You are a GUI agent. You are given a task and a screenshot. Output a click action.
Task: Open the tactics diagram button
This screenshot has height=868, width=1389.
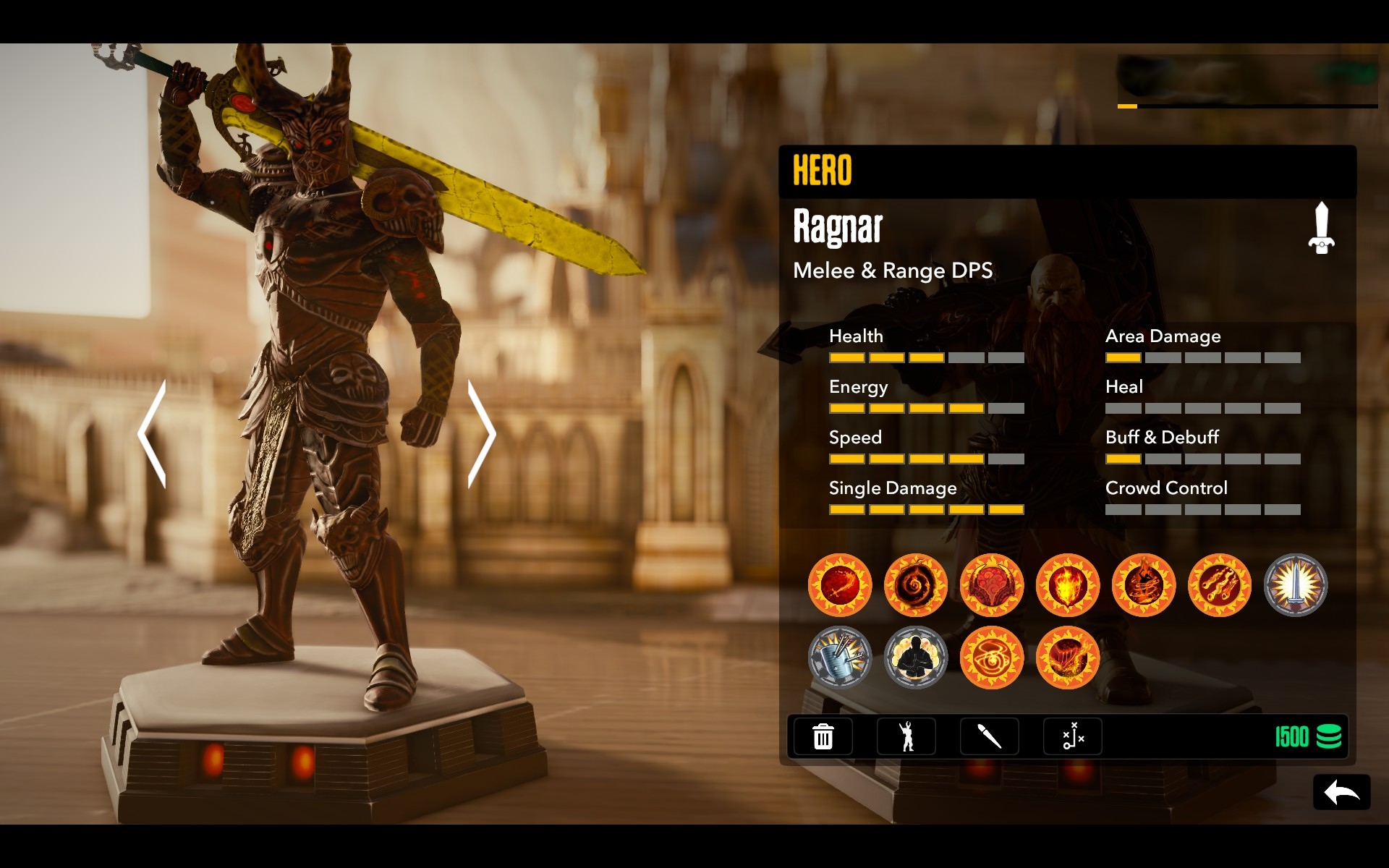point(1072,736)
